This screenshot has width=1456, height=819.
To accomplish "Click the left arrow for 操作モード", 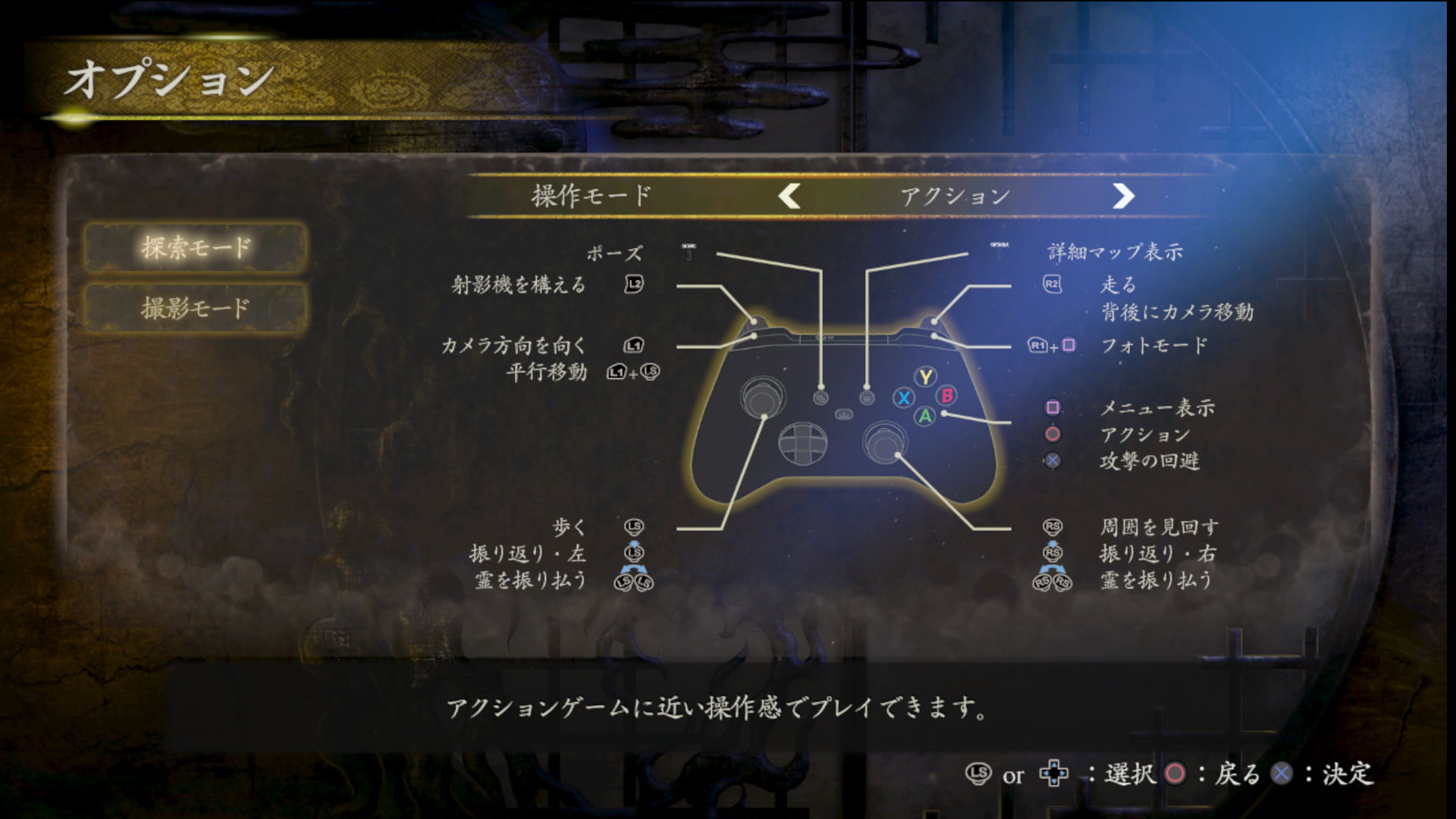I will coord(789,196).
